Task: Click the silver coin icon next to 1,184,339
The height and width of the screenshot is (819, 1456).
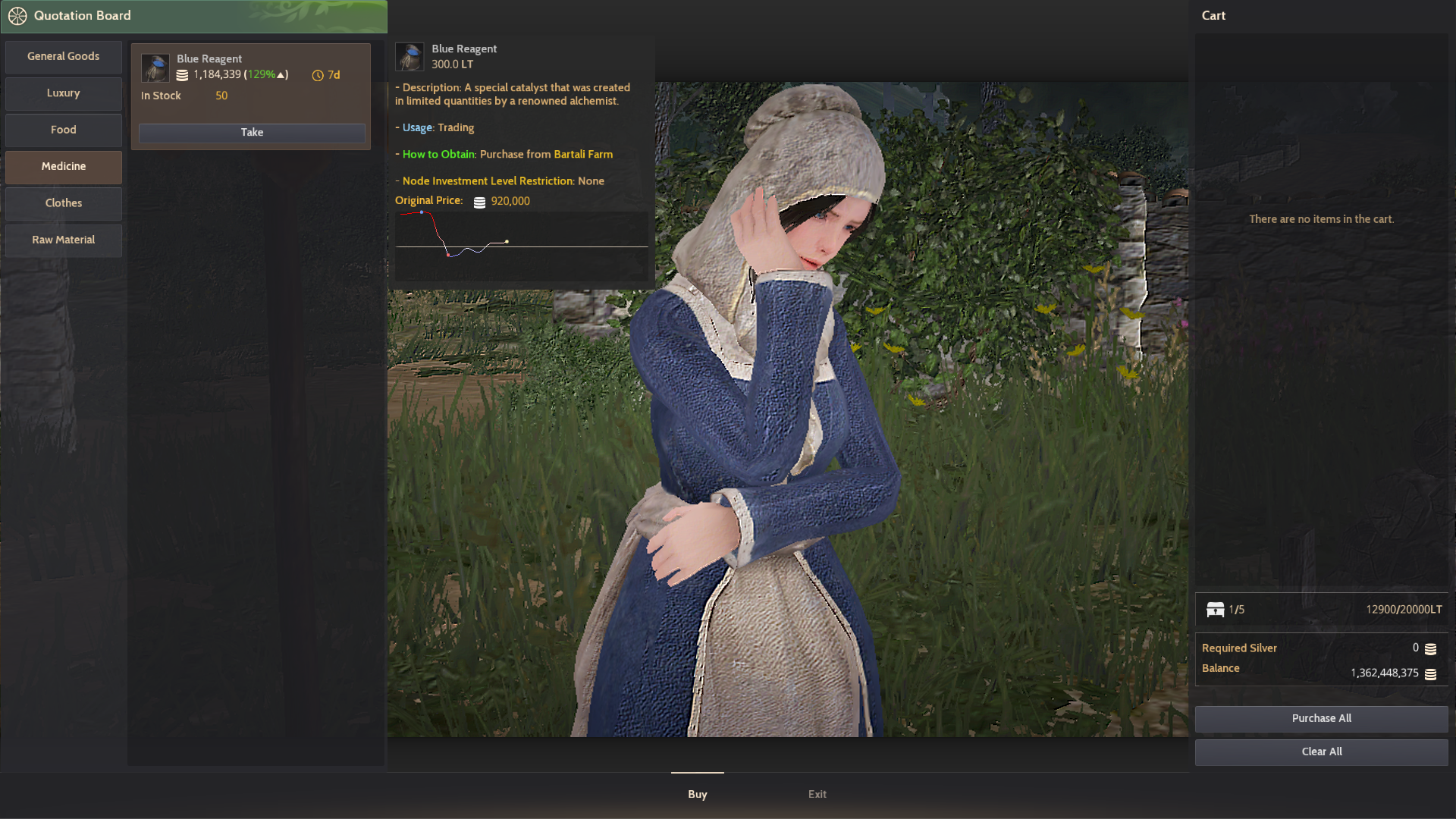Action: click(182, 74)
